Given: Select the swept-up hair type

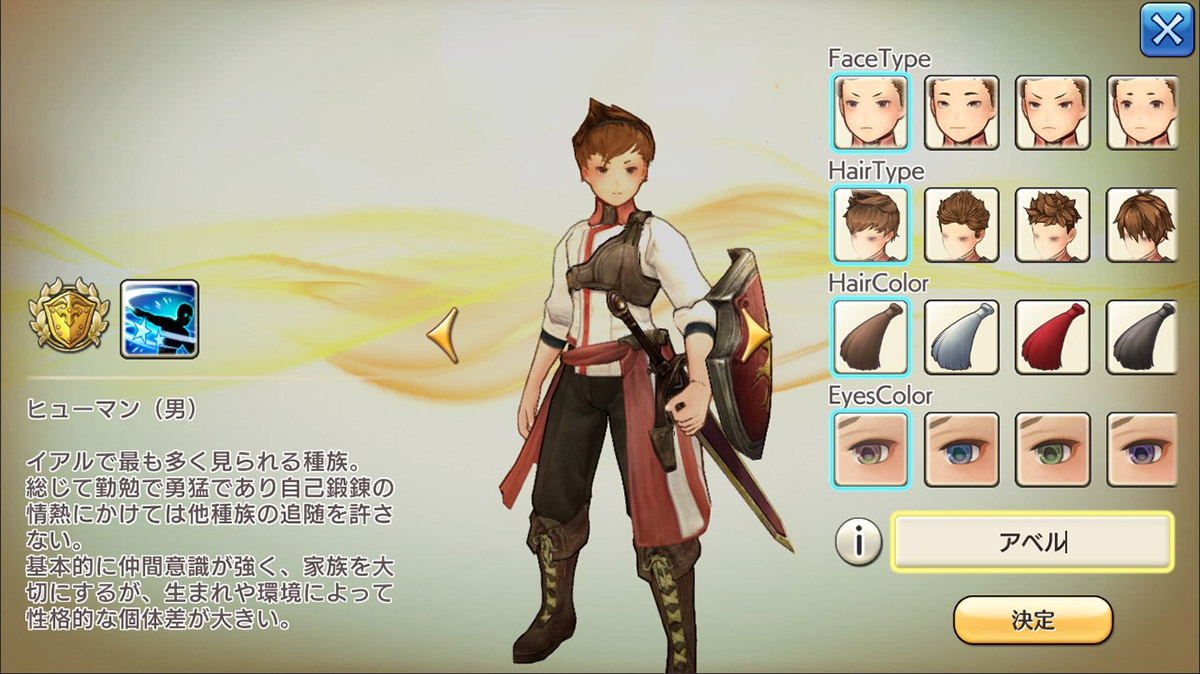Looking at the screenshot, I should (869, 225).
